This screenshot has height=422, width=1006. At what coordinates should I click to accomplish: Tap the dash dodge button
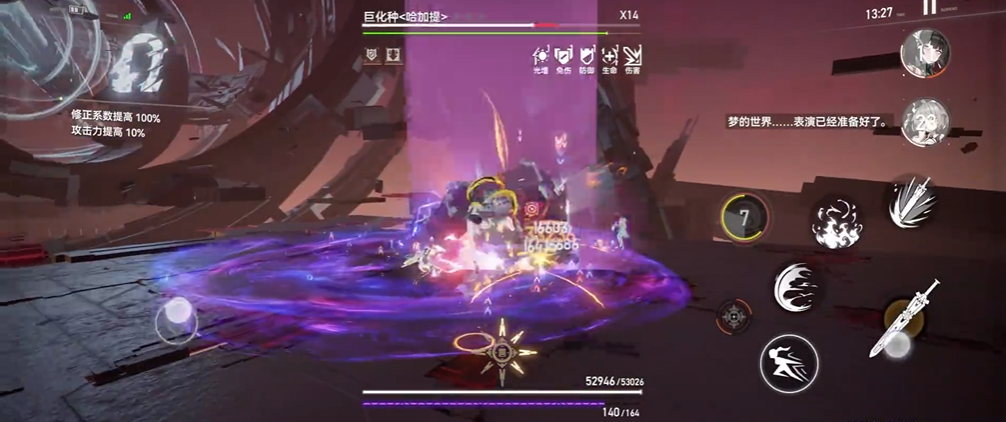pyautogui.click(x=788, y=362)
